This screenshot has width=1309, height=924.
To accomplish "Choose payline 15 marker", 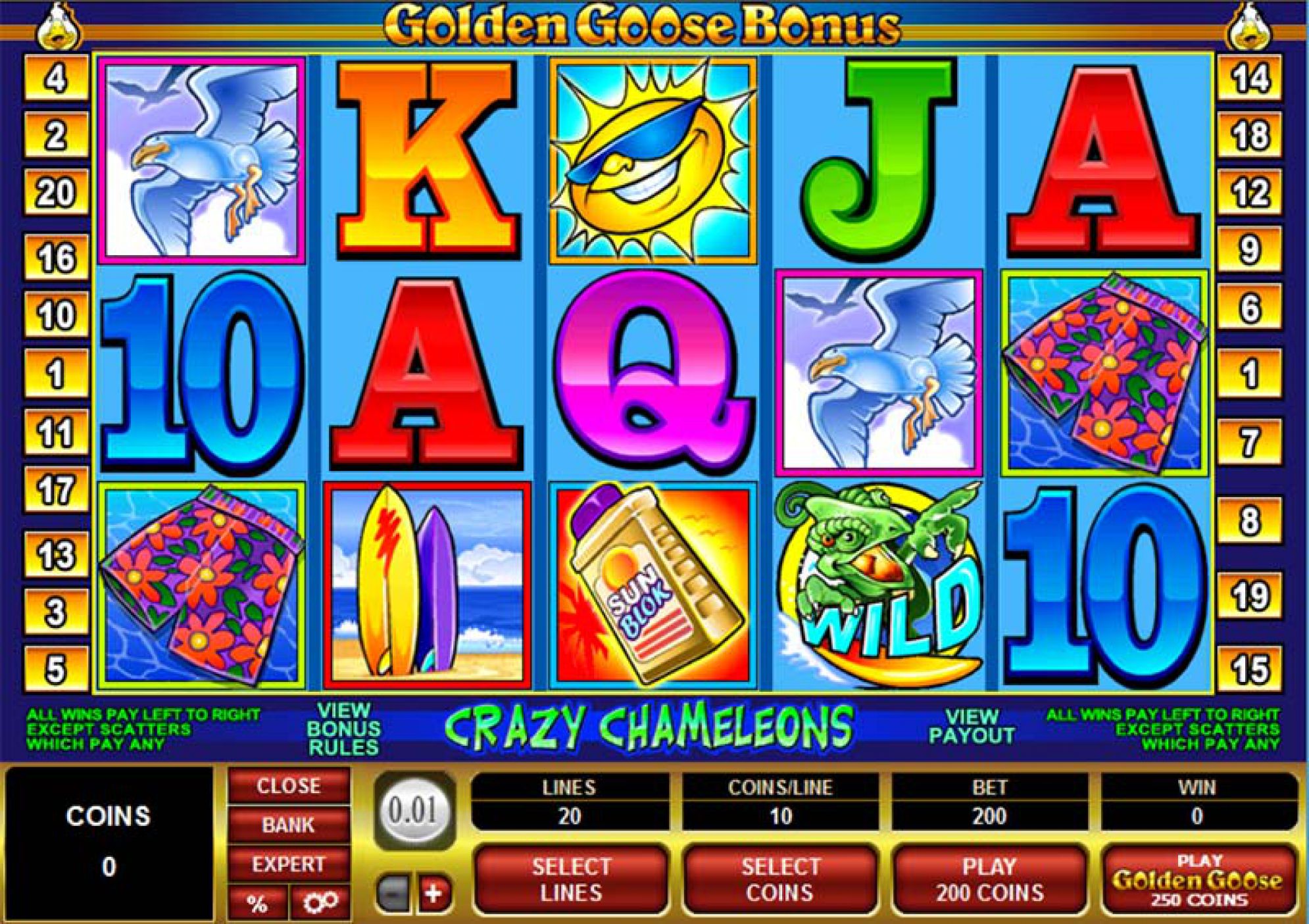I will click(x=1249, y=669).
